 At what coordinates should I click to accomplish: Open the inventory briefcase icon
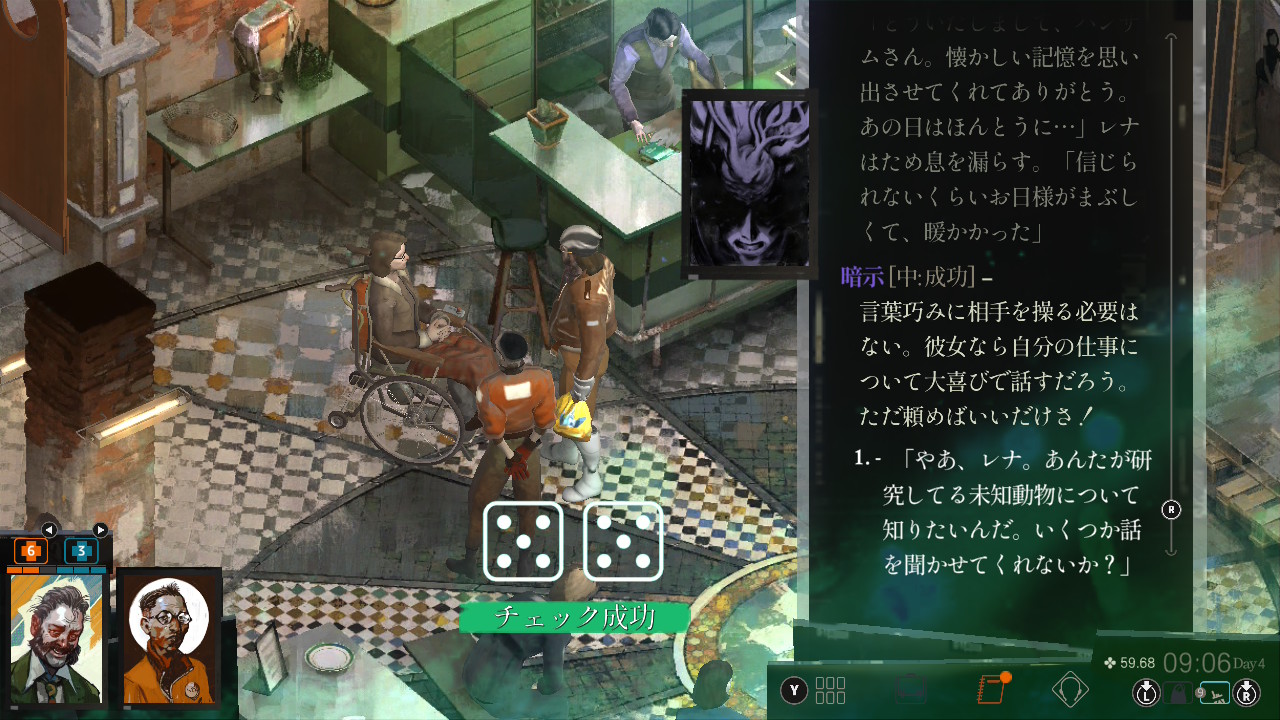click(x=910, y=690)
